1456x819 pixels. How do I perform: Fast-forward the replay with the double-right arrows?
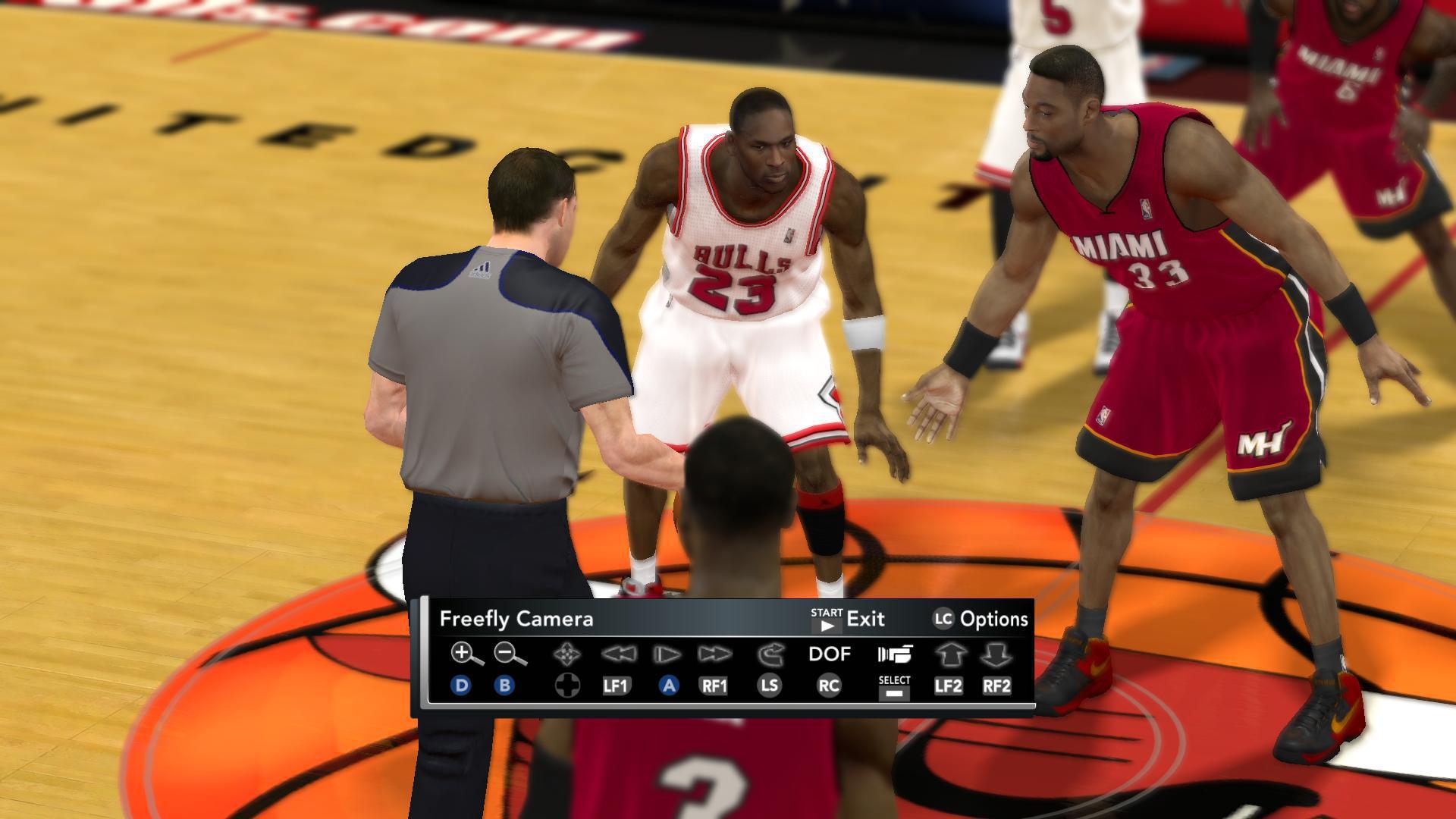(714, 654)
